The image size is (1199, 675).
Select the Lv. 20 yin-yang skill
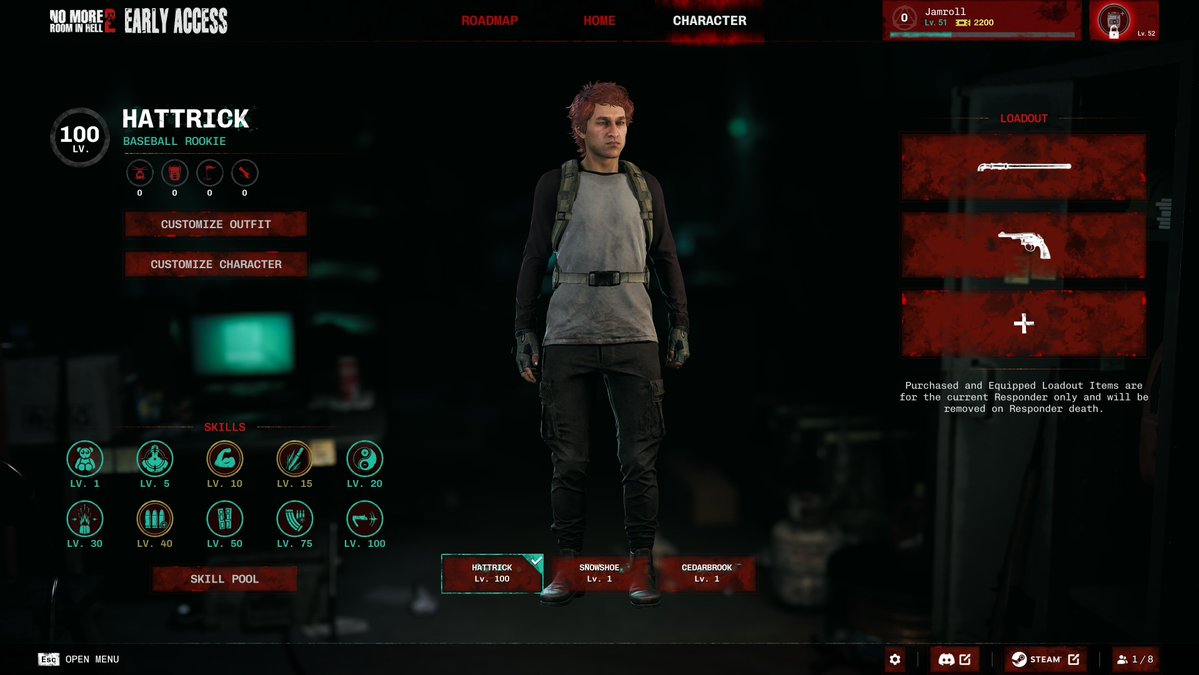click(x=365, y=459)
